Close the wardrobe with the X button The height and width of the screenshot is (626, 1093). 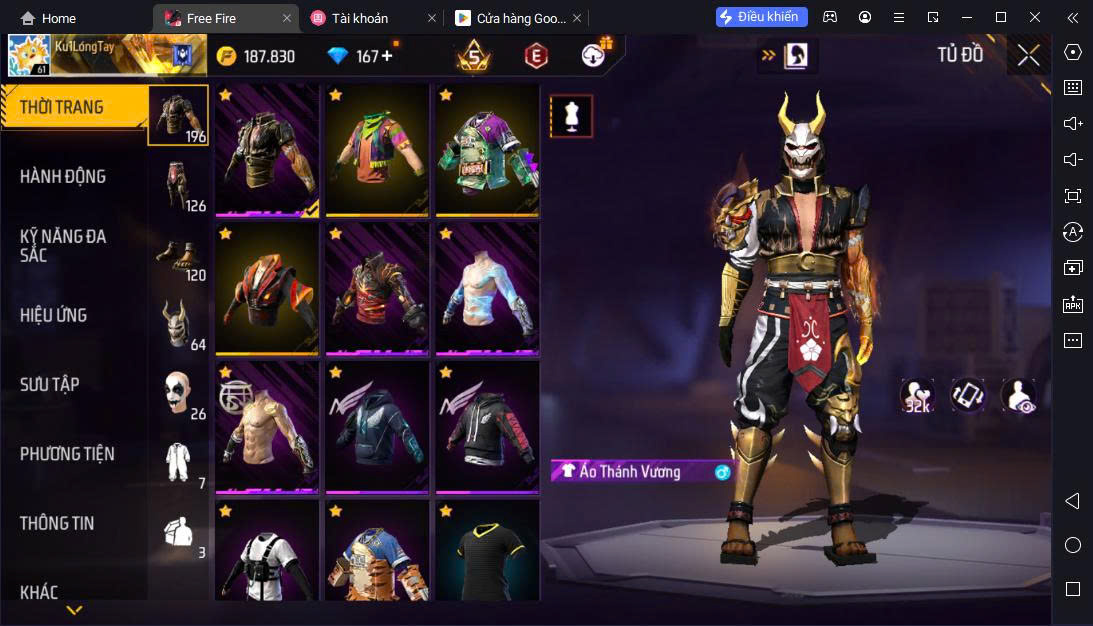[x=1028, y=56]
